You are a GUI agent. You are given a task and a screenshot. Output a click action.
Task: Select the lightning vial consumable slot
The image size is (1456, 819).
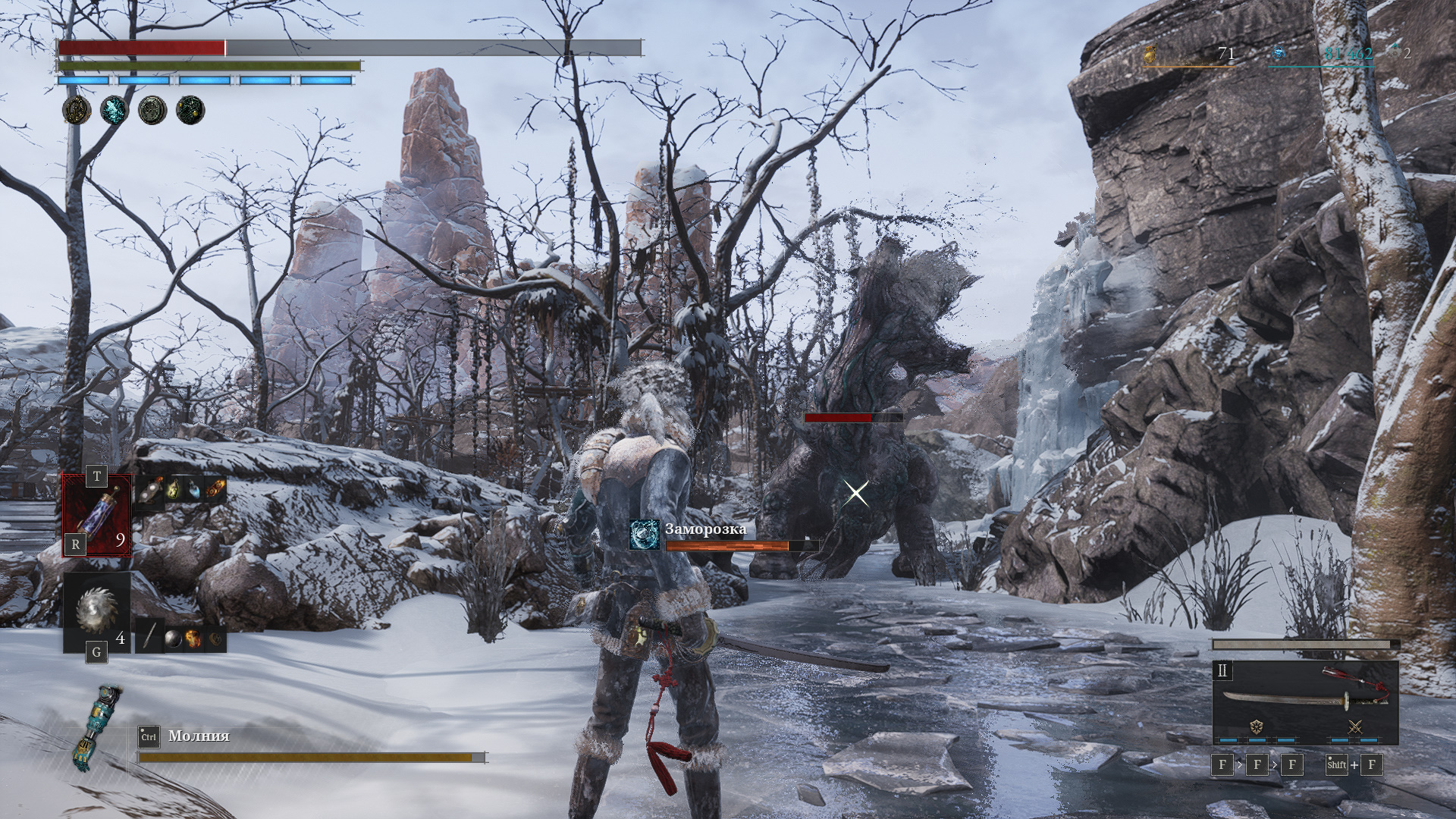point(97,515)
